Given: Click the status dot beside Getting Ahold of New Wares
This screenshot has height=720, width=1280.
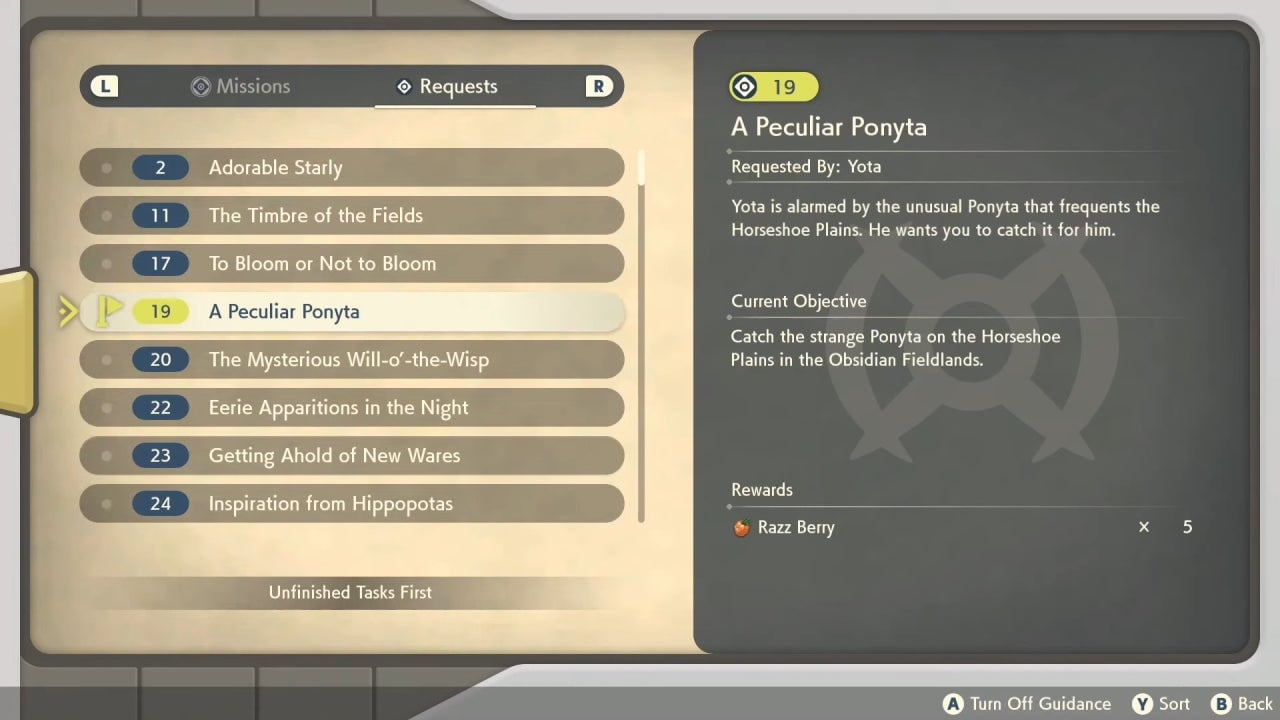Looking at the screenshot, I should (106, 455).
